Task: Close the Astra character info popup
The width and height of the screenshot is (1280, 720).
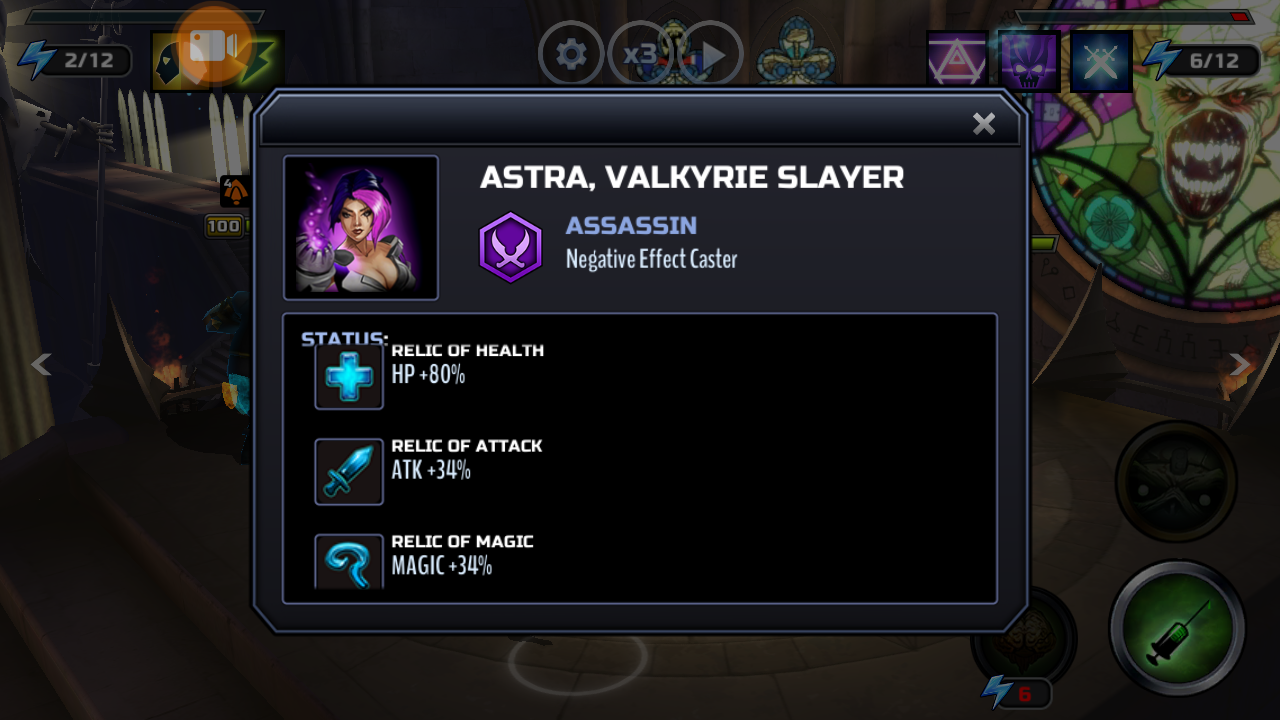Action: (984, 123)
